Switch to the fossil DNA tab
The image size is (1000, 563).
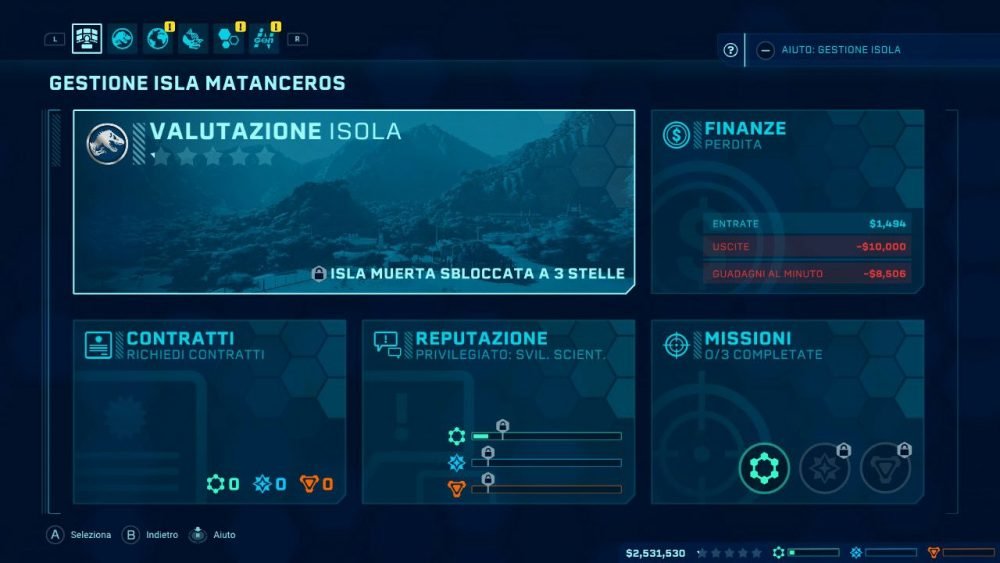point(192,39)
